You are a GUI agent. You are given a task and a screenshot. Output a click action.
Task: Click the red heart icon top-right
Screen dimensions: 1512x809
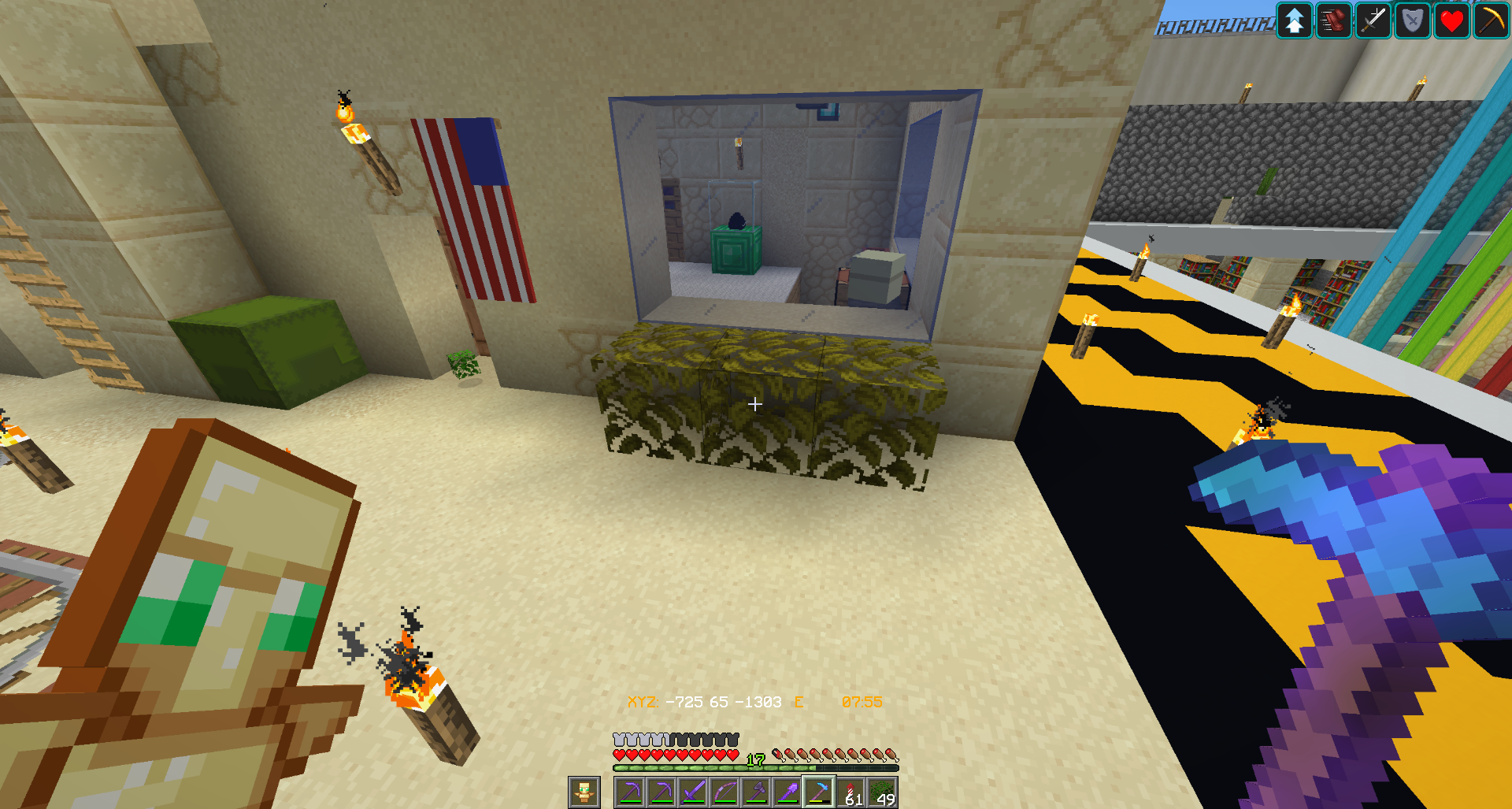[x=1451, y=20]
